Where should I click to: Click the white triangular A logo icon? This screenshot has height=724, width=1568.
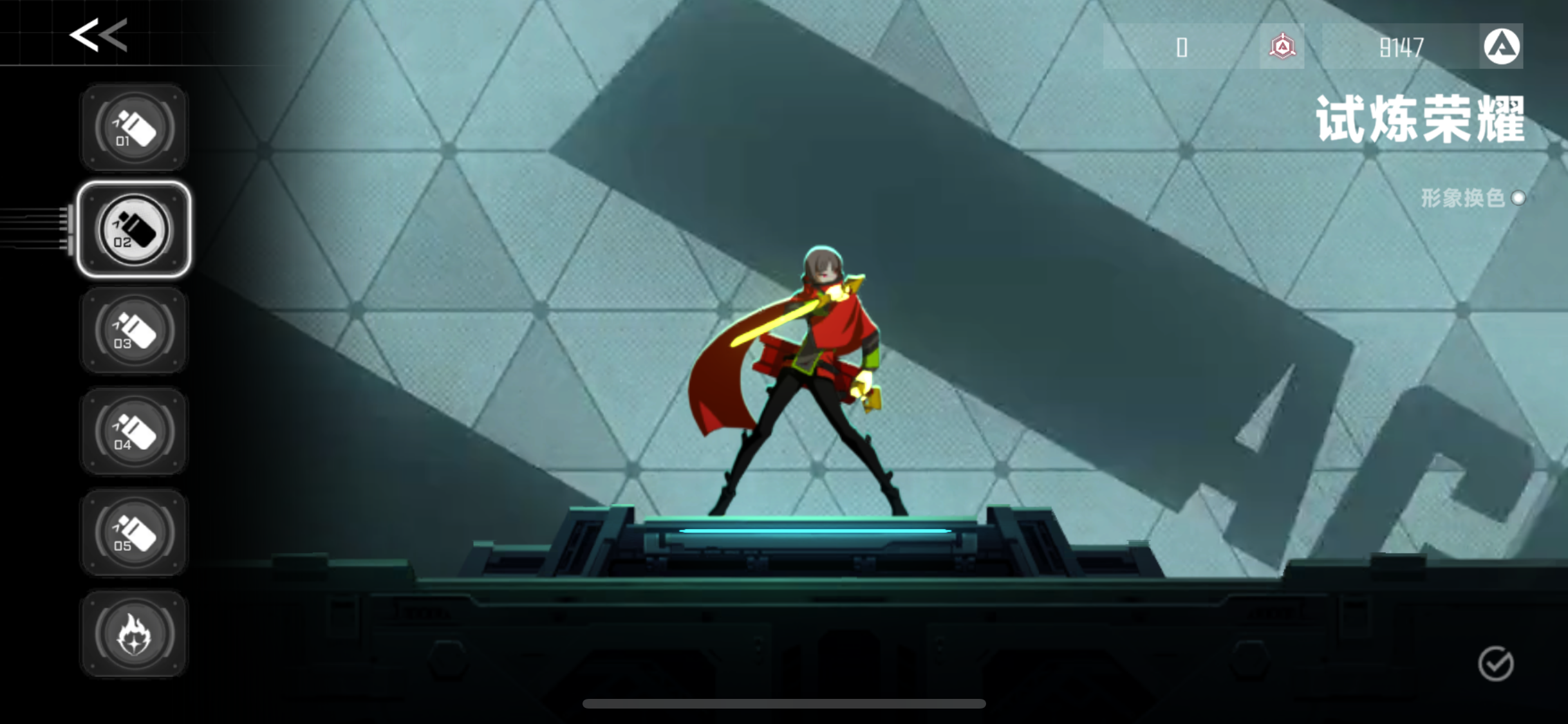click(1500, 46)
